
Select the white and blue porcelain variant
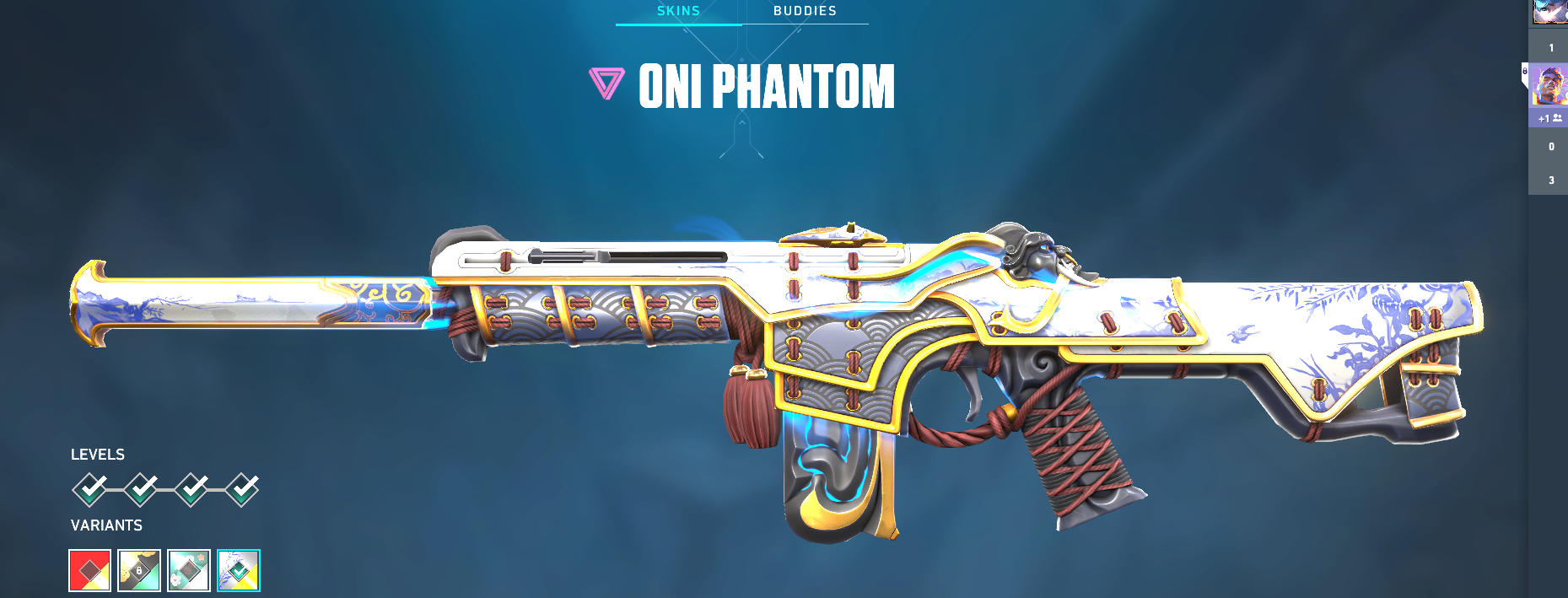[239, 570]
